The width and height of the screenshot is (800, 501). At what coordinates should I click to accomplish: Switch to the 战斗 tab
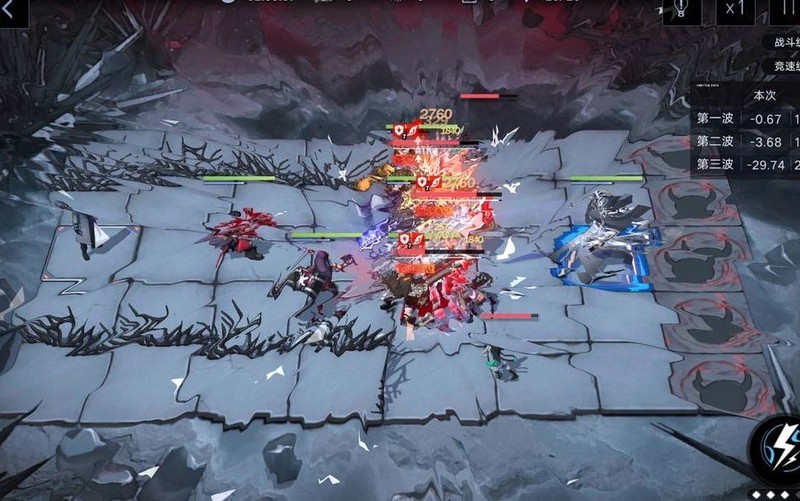(785, 43)
